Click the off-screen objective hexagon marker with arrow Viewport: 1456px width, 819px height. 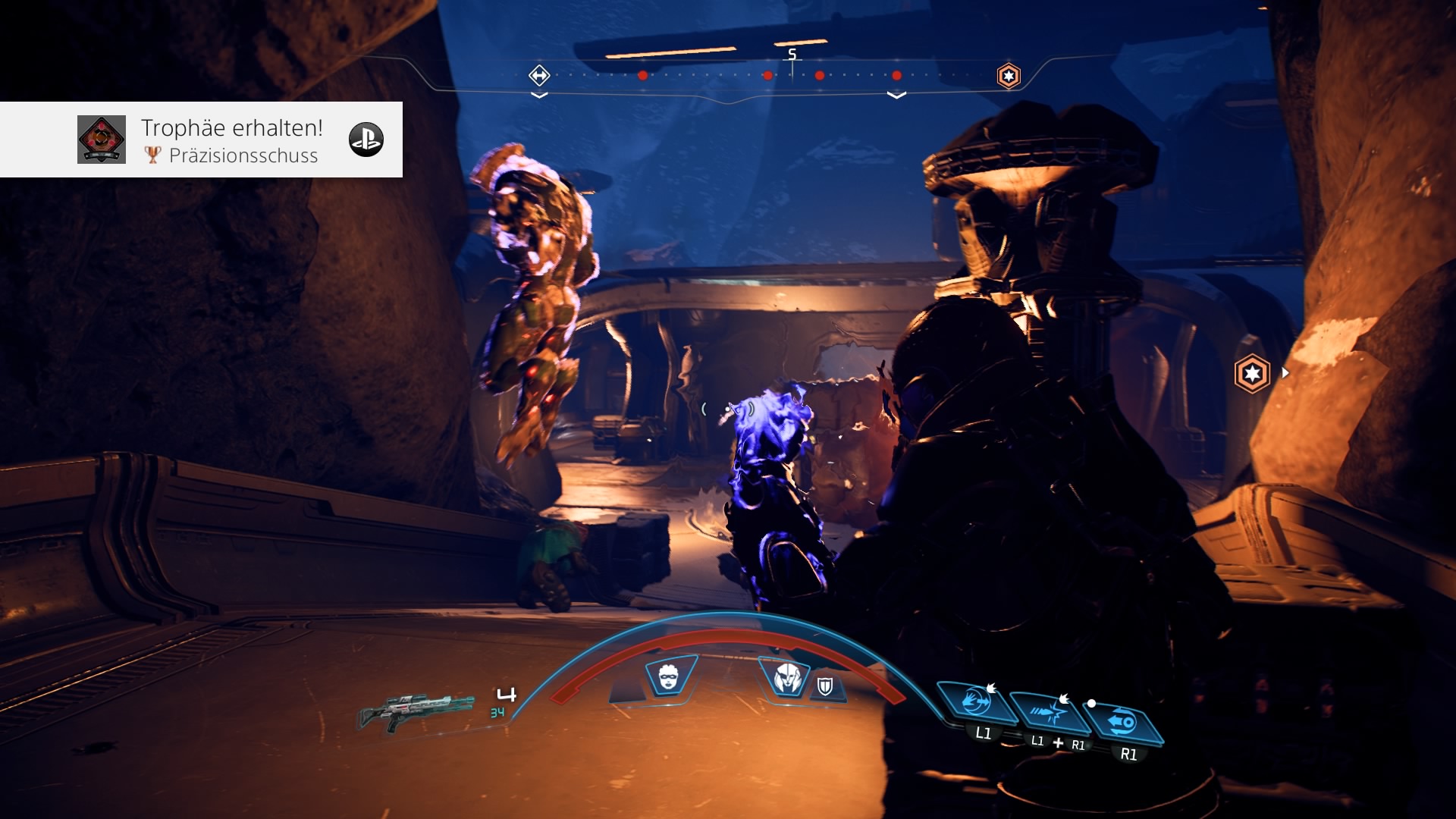(1252, 373)
